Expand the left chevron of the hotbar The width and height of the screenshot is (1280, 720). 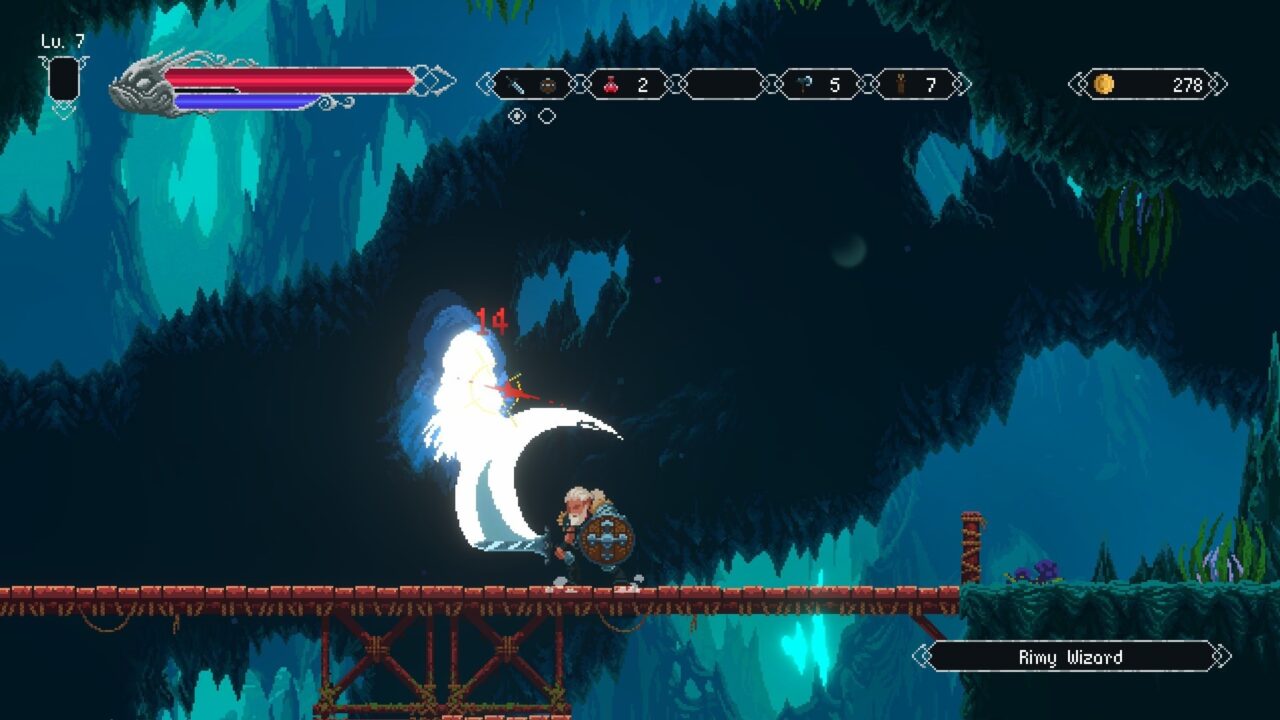(487, 84)
